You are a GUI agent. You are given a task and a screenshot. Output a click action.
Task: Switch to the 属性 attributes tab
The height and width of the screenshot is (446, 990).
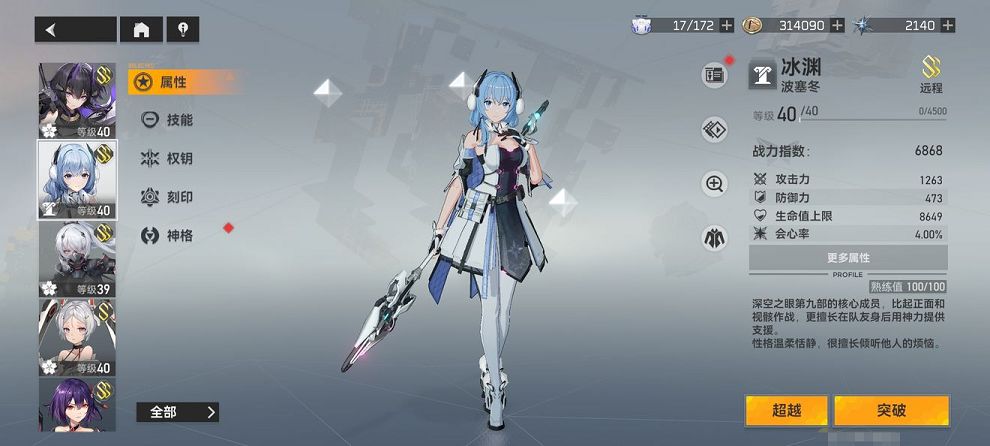coord(172,82)
